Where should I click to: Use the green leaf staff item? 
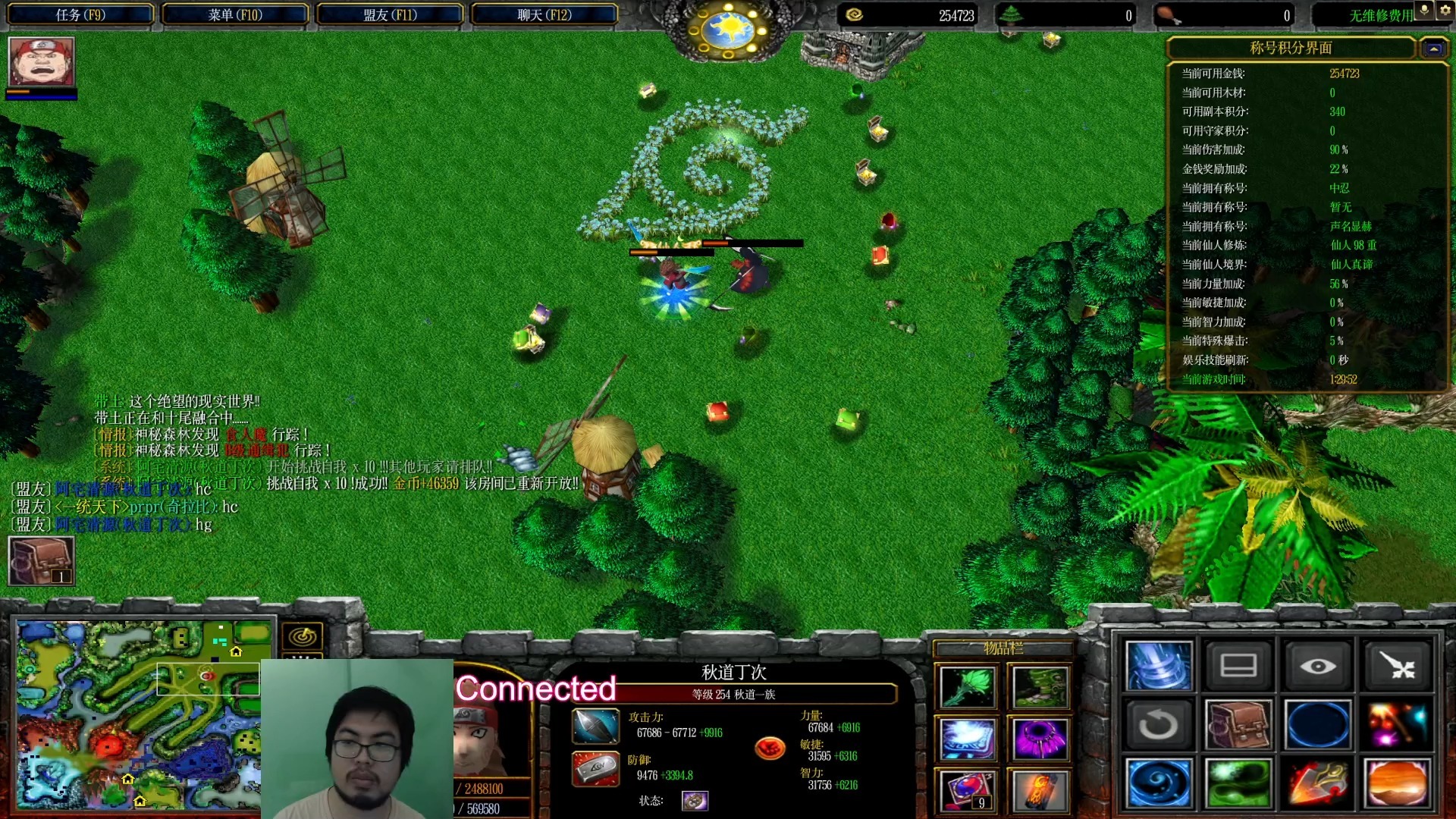tap(967, 687)
